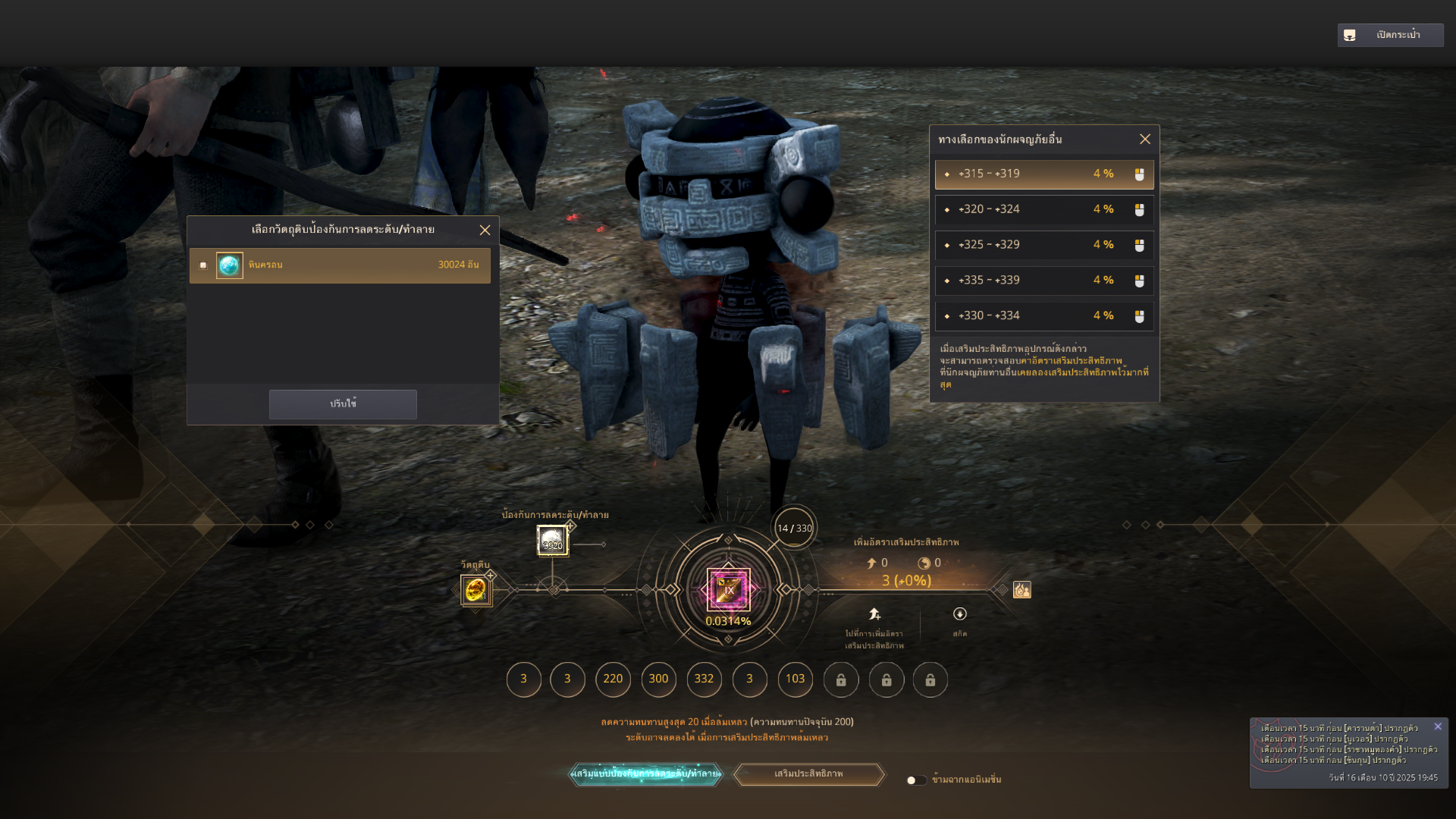Image resolution: width=1456 pixels, height=819 pixels.
Task: Pick the +335 - +339 failstack row
Action: coord(1043,281)
